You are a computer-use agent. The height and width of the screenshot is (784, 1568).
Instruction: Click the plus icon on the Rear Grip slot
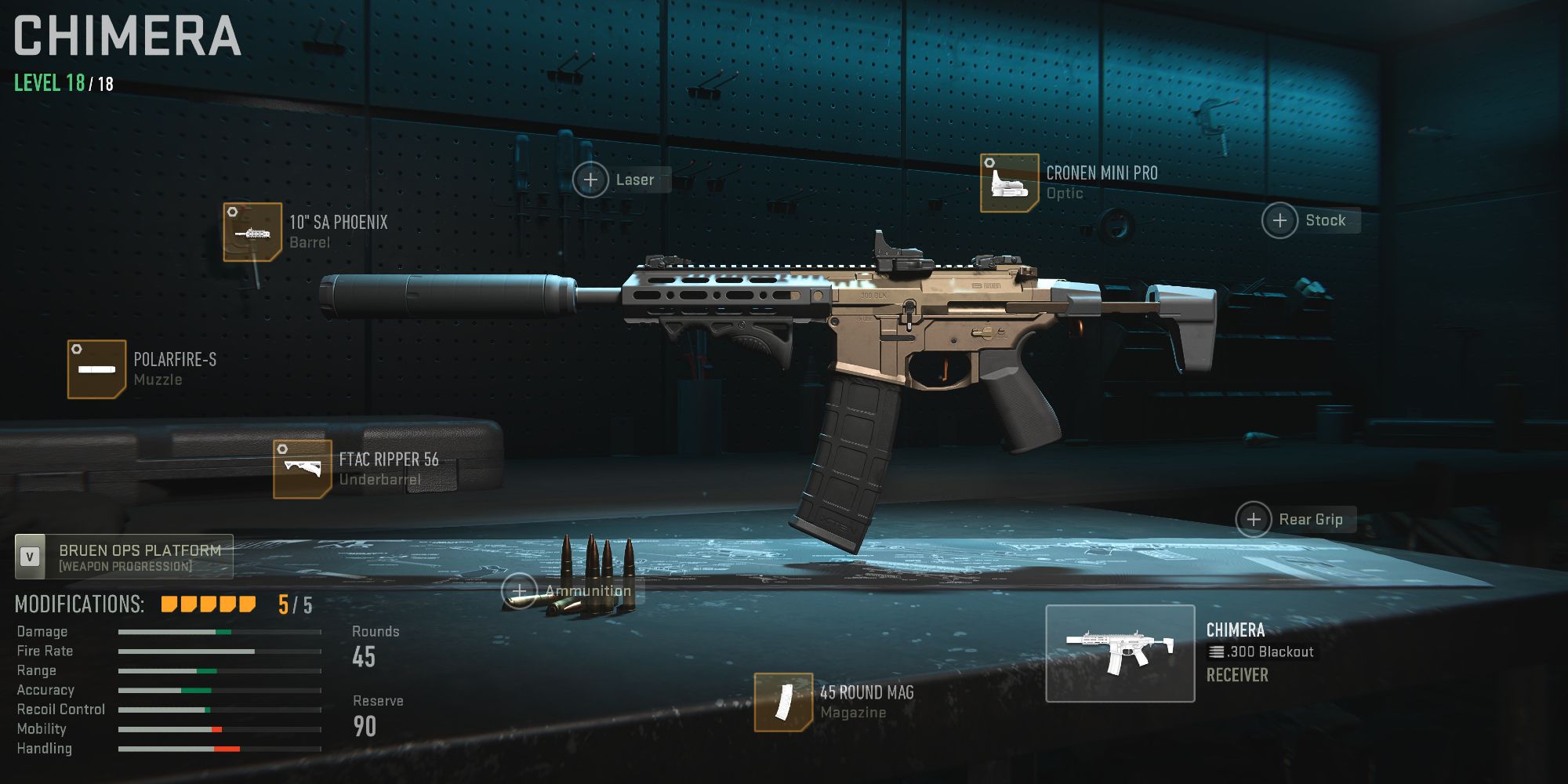[x=1255, y=519]
